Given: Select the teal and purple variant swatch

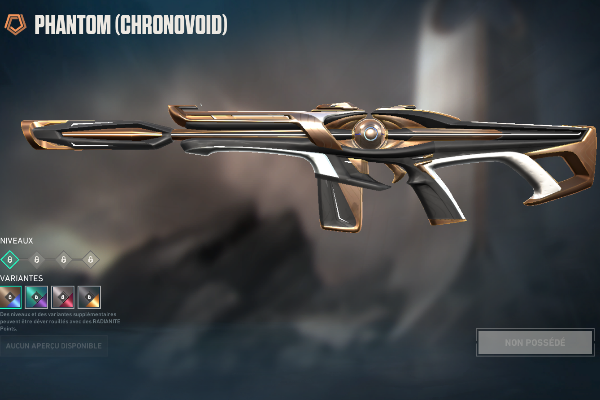Looking at the screenshot, I should tap(37, 297).
